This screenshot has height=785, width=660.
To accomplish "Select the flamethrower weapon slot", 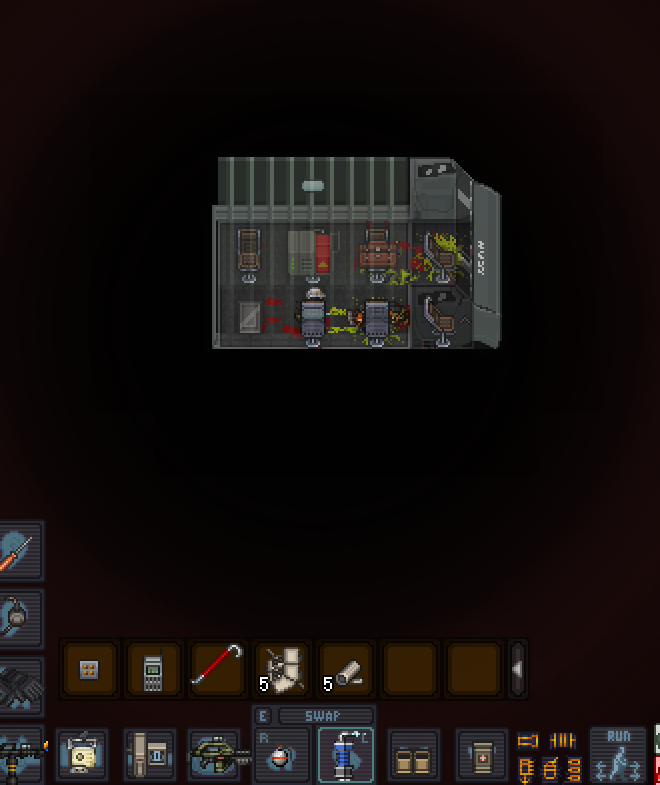I will 18,755.
